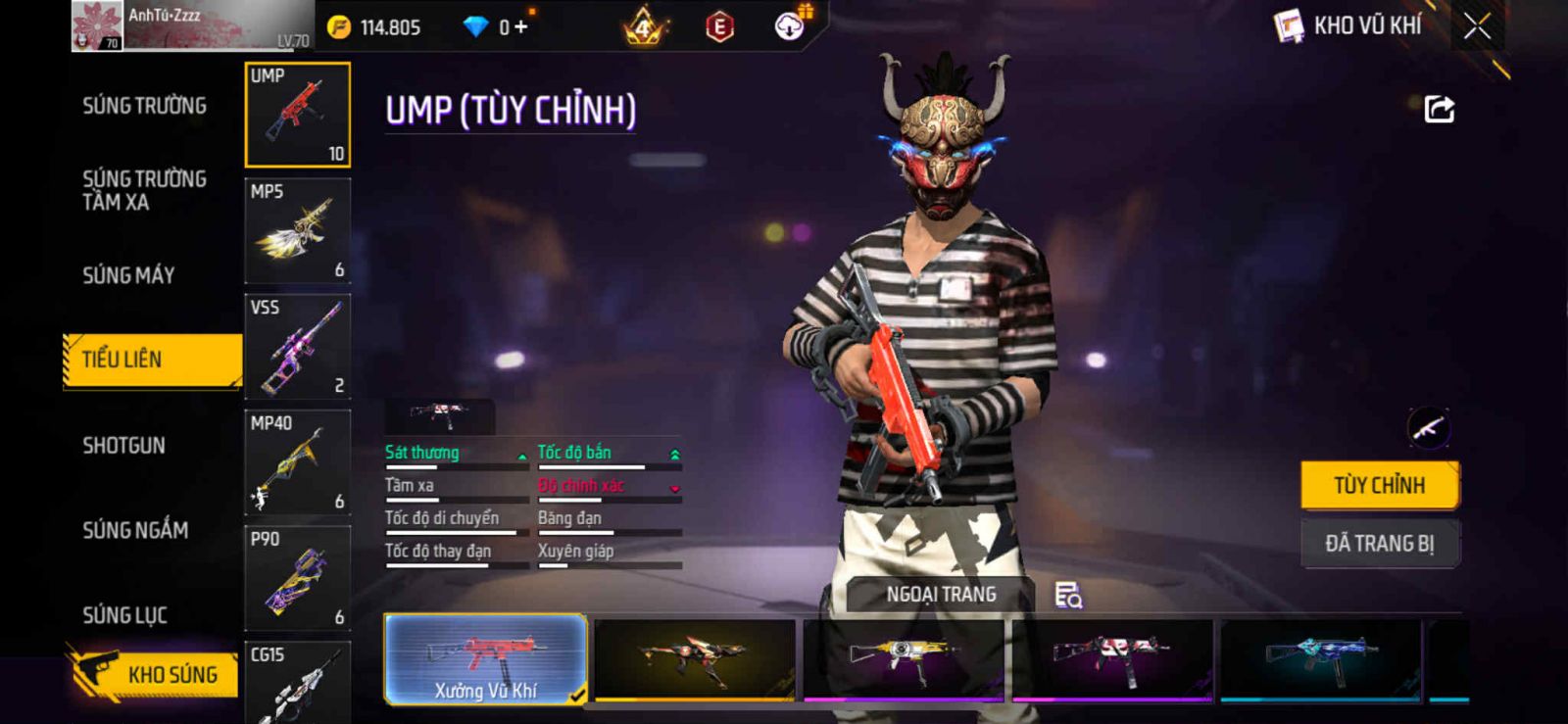This screenshot has width=1568, height=724.
Task: Click the Kho Súng button
Action: point(155,674)
